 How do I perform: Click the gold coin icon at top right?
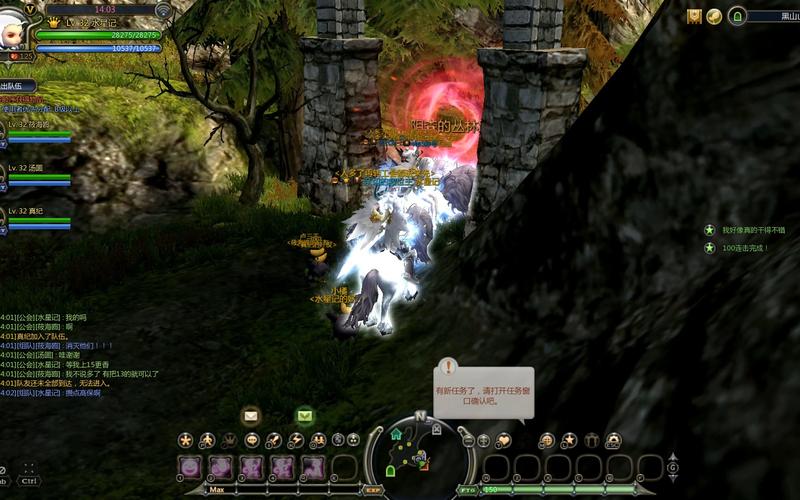pos(714,16)
